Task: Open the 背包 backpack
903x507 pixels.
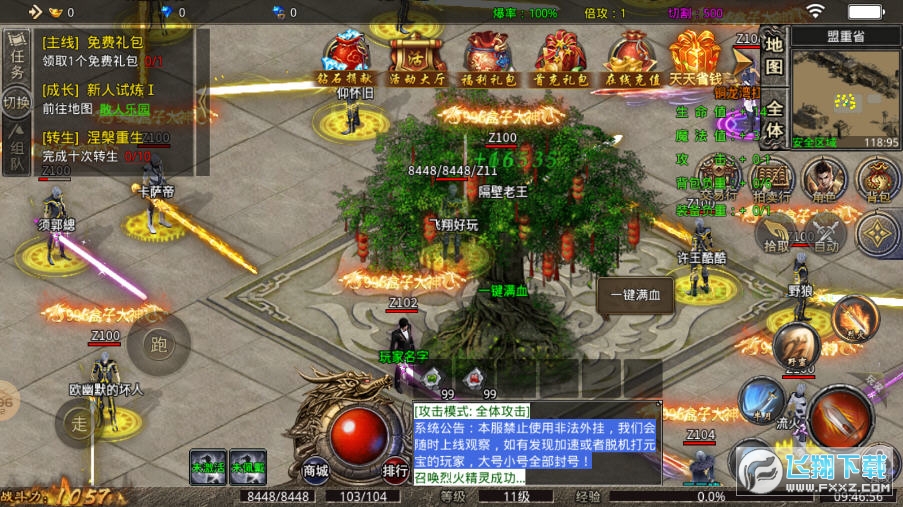Action: 877,179
